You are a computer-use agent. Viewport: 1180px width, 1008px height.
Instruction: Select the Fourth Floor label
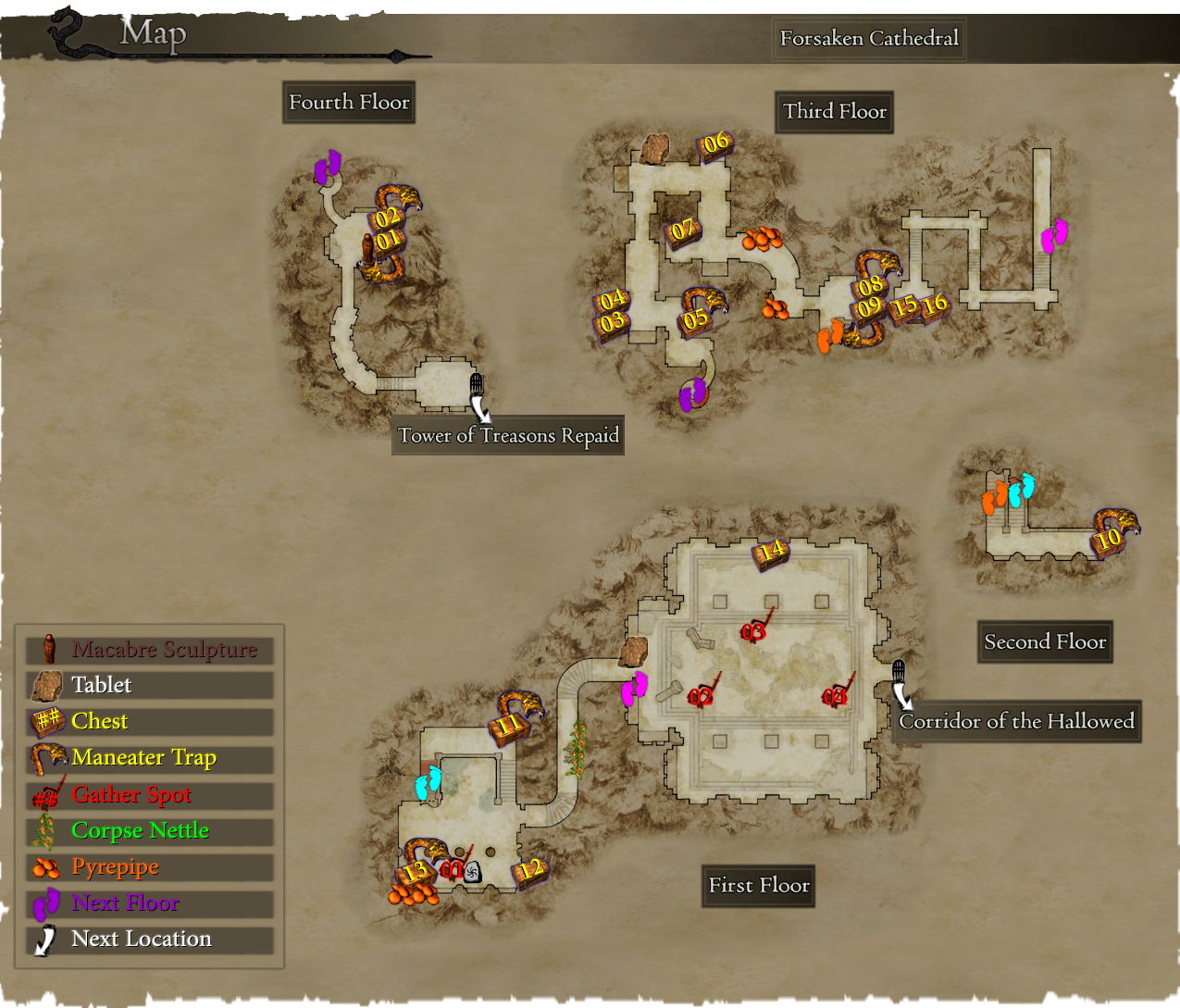[x=349, y=103]
